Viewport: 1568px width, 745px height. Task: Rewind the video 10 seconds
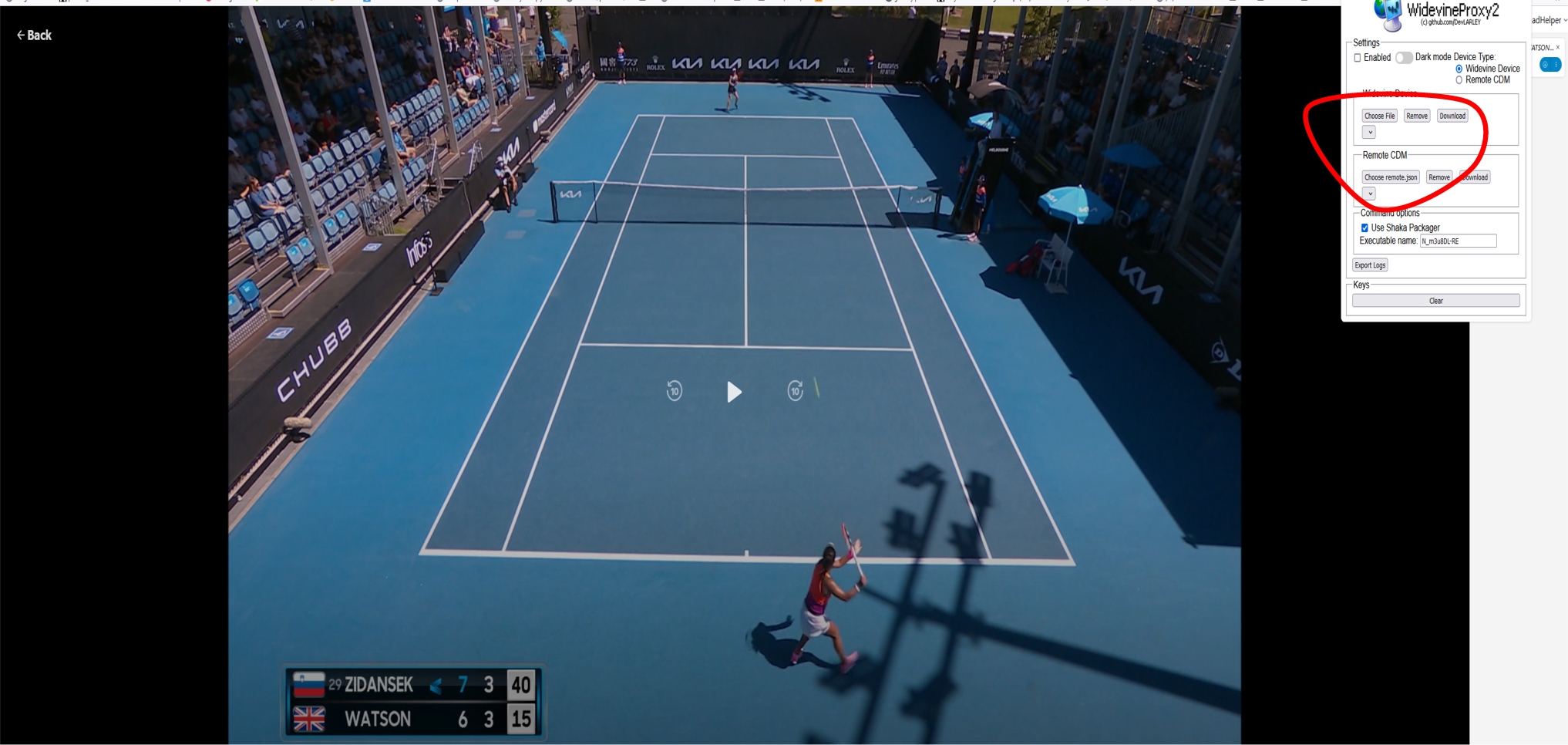(675, 391)
